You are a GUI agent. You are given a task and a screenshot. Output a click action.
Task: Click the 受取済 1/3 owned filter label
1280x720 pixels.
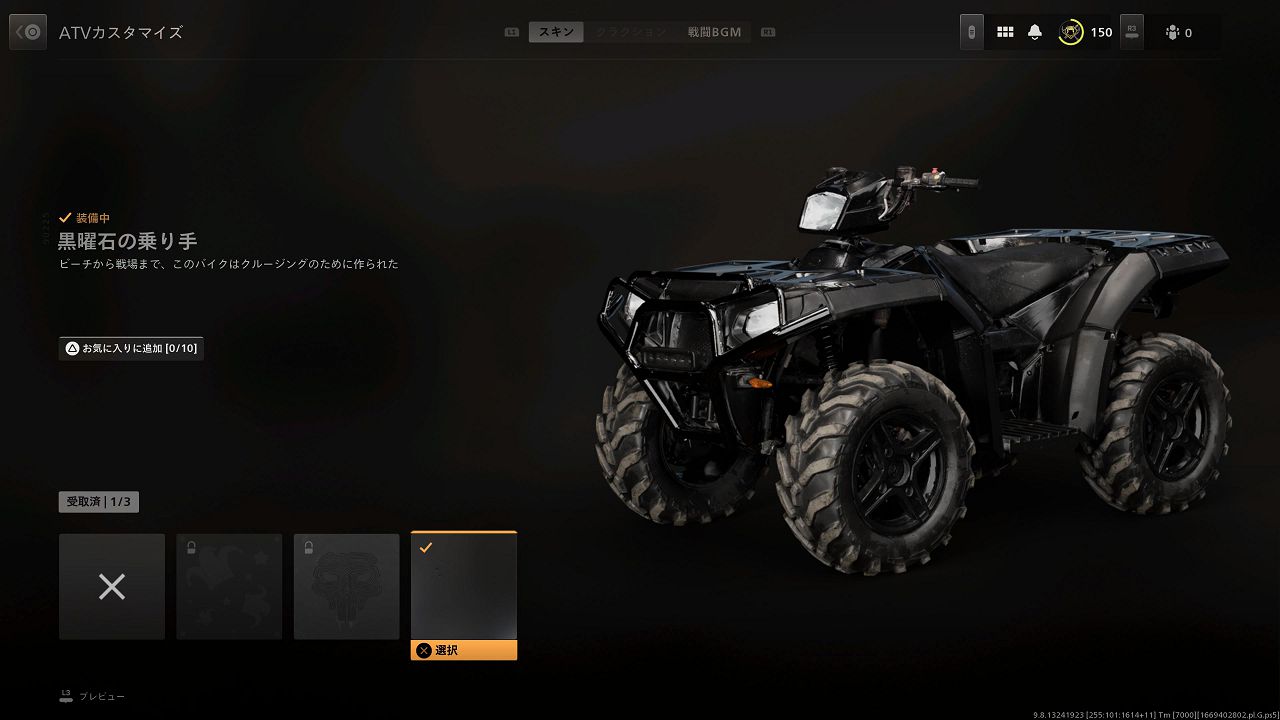(99, 502)
